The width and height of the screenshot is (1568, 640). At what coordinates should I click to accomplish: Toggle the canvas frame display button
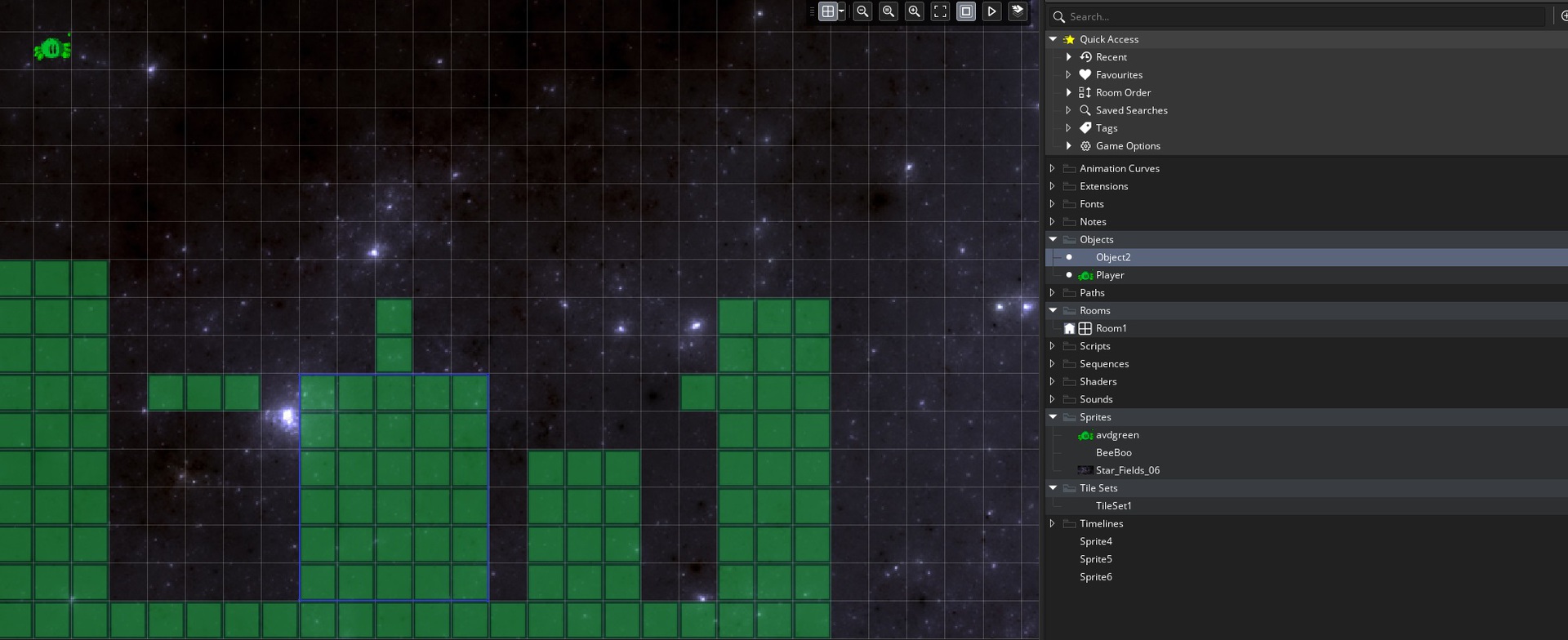tap(967, 11)
